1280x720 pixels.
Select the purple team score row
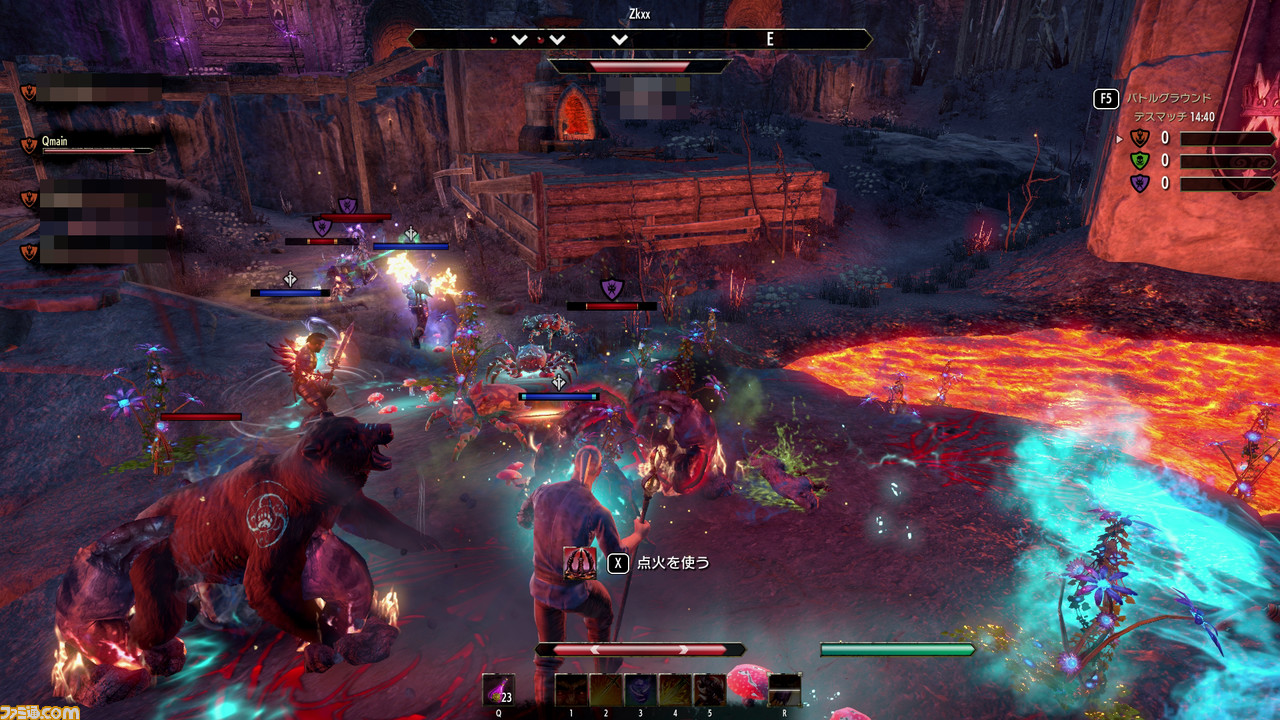tap(1200, 184)
